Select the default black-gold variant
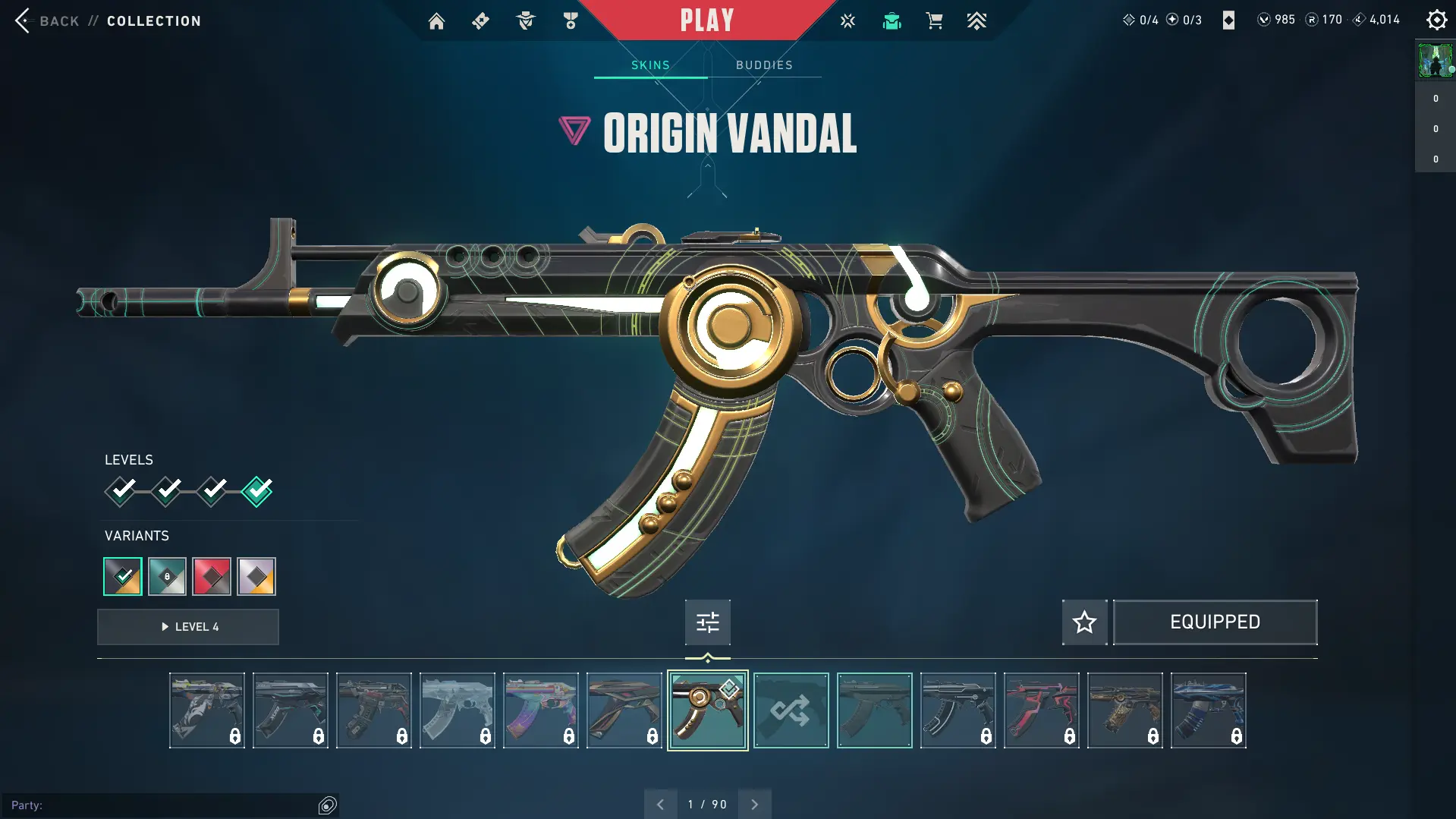This screenshot has height=819, width=1456. coord(123,577)
